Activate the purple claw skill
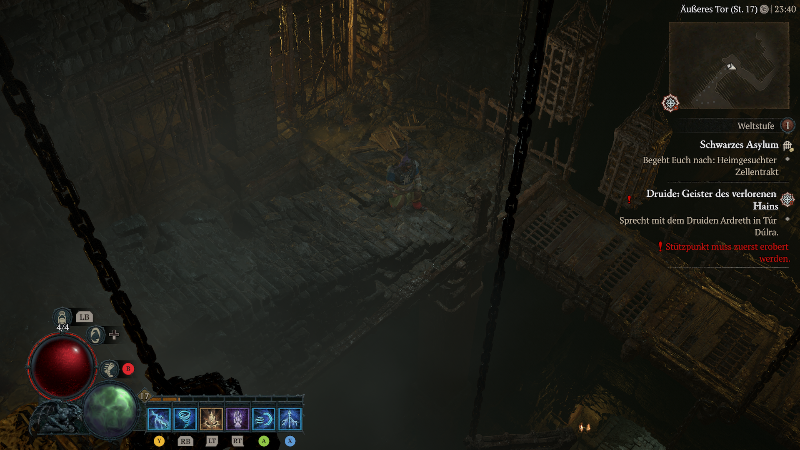 click(238, 419)
